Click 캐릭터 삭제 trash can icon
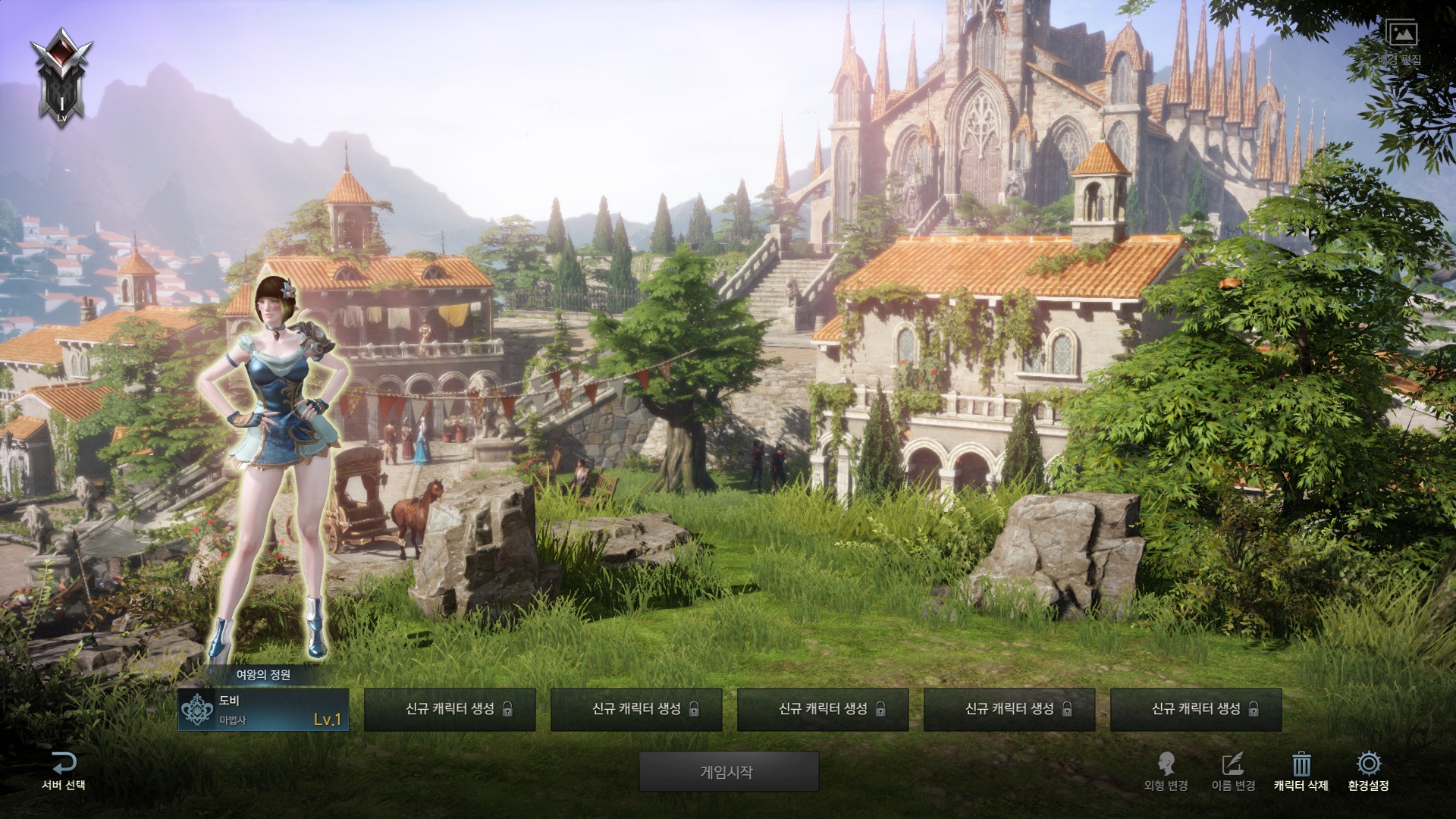Screen dimensions: 1456x819 tap(1301, 764)
